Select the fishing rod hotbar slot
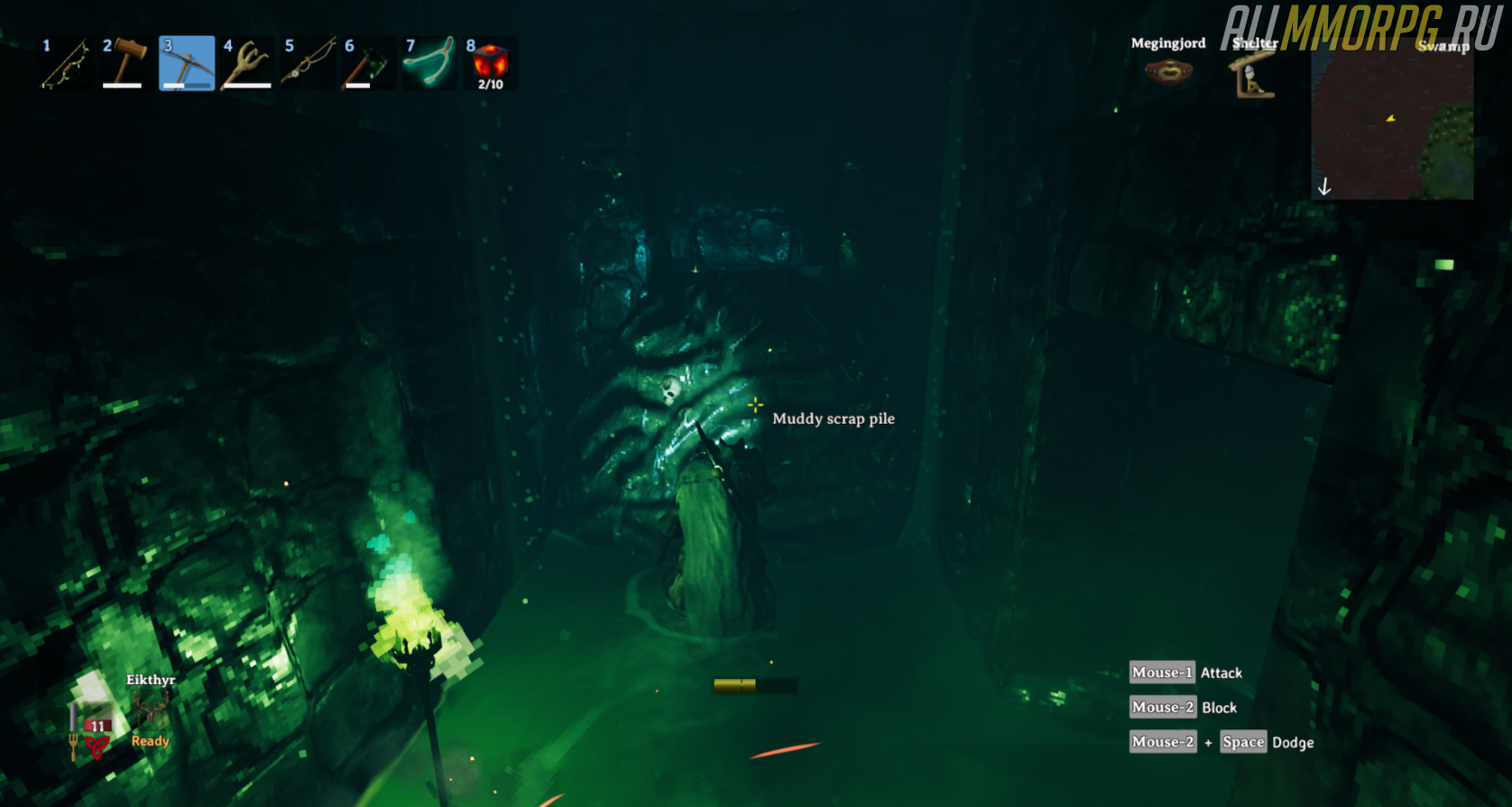 [308, 63]
